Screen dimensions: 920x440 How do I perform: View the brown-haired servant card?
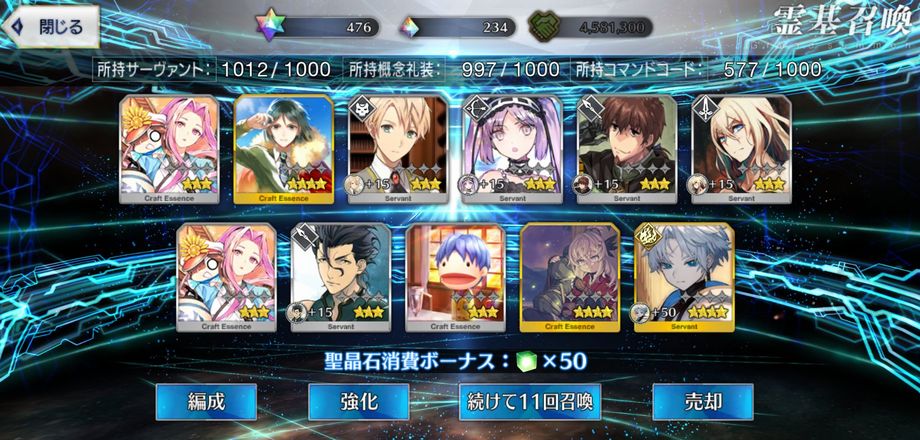coord(627,149)
